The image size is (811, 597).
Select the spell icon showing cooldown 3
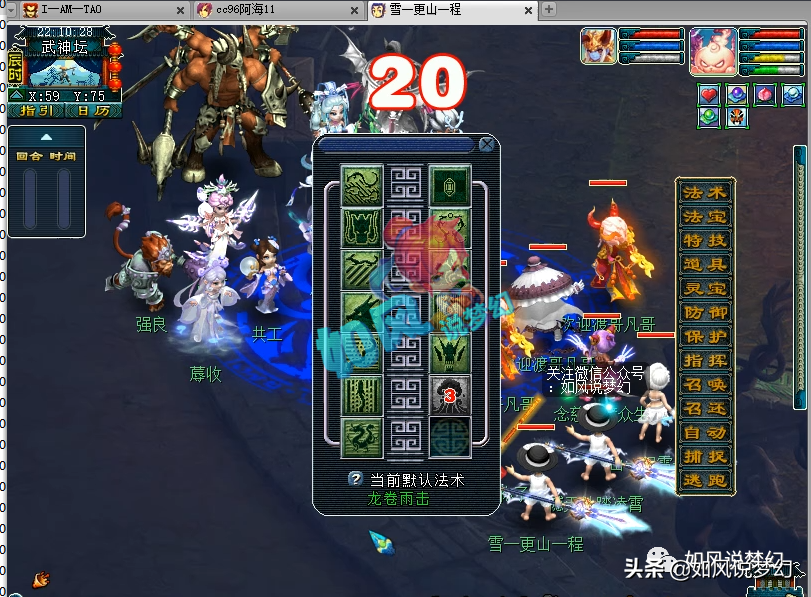pyautogui.click(x=450, y=395)
